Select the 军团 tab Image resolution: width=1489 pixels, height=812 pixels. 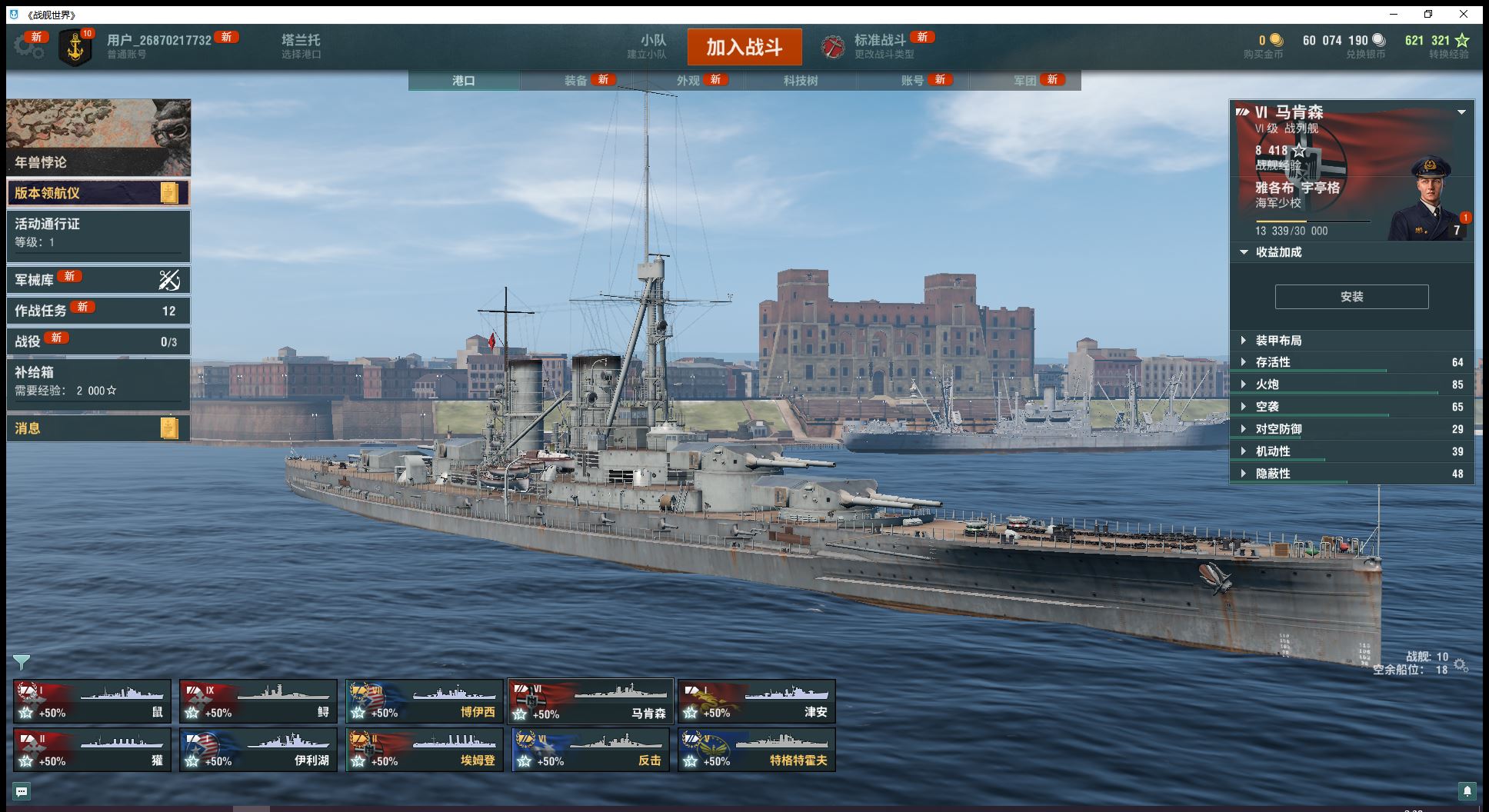click(x=1025, y=81)
